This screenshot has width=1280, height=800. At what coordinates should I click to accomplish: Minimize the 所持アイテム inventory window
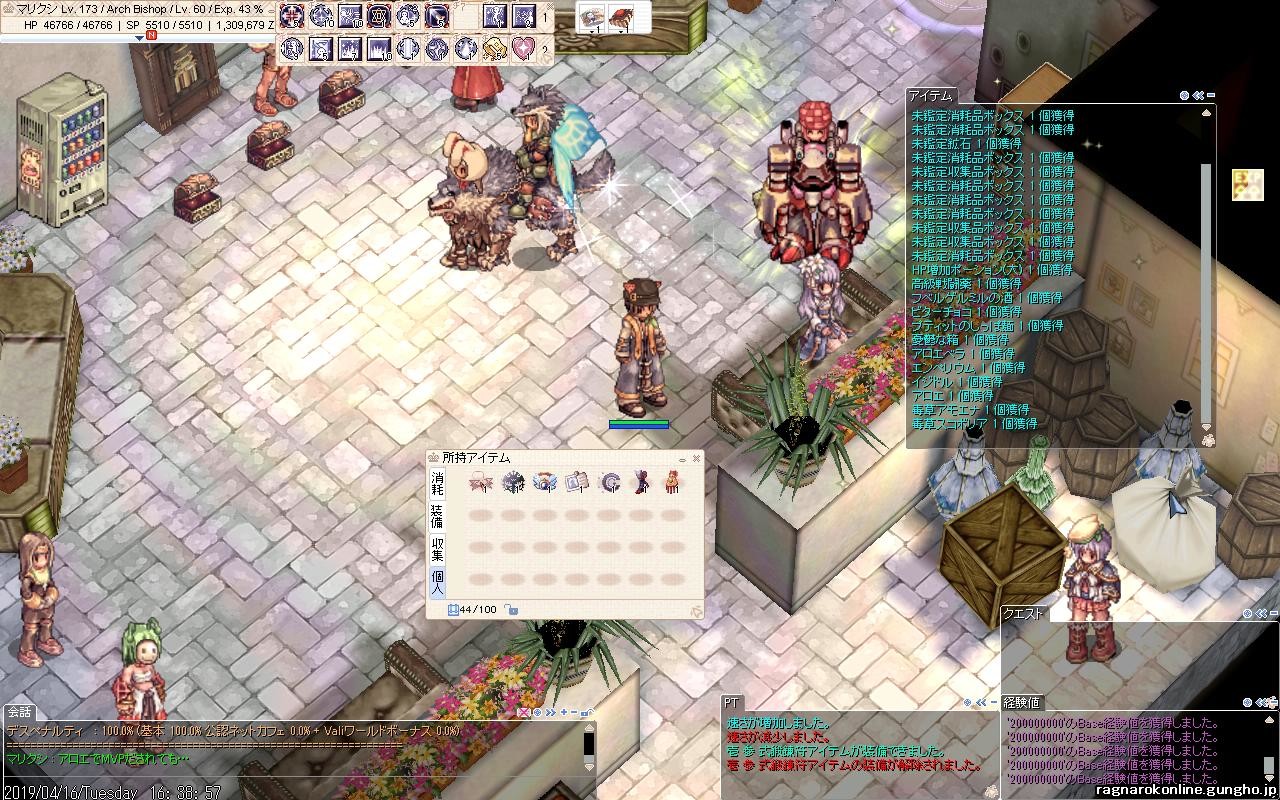pyautogui.click(x=683, y=459)
